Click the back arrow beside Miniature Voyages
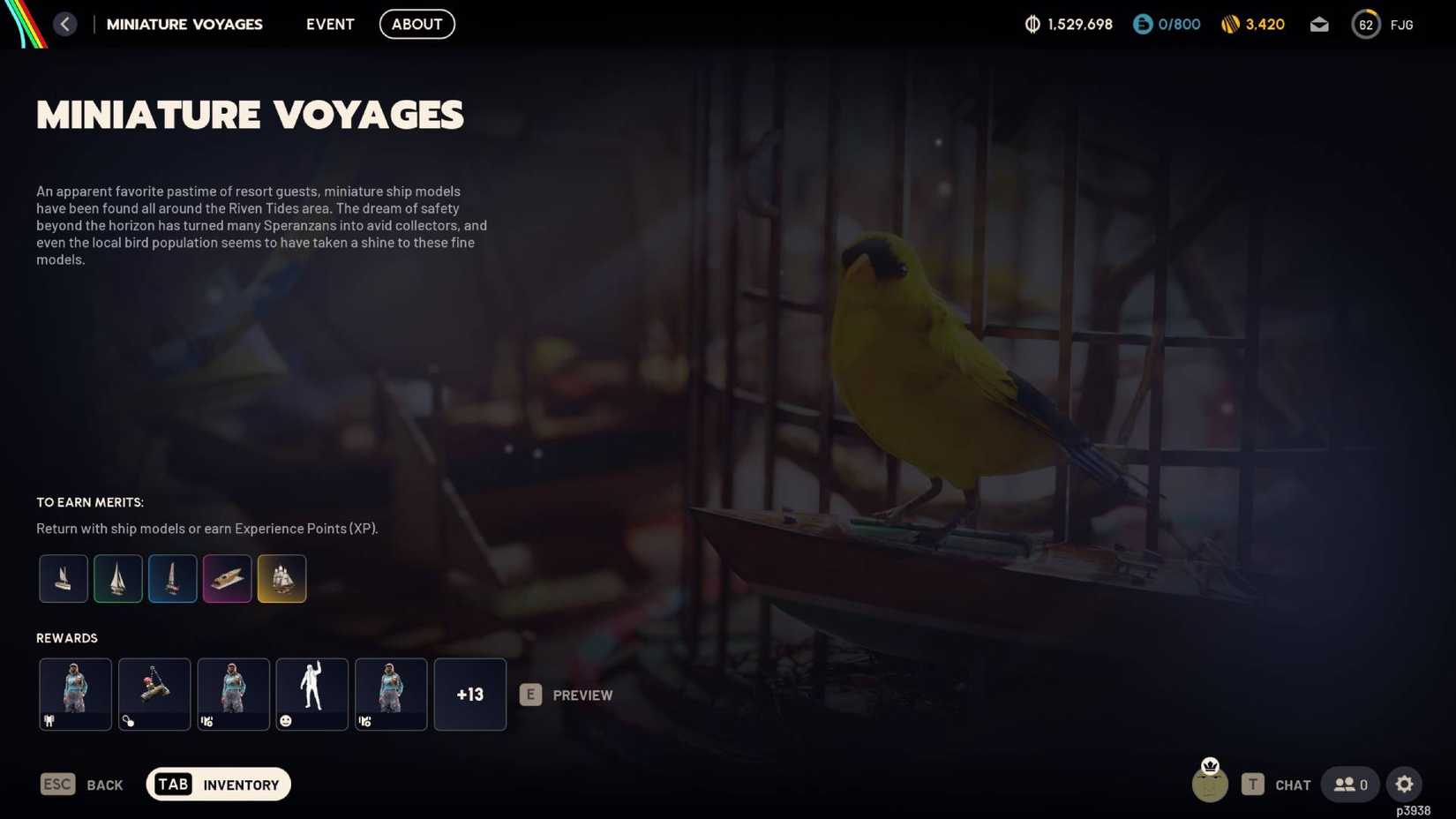Screen dimensions: 1456x819 click(64, 24)
